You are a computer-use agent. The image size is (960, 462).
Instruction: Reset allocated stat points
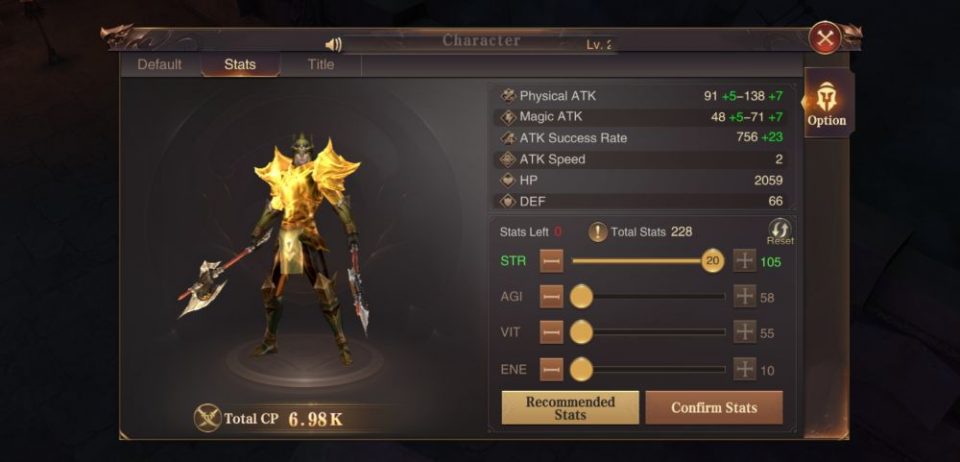pos(780,231)
